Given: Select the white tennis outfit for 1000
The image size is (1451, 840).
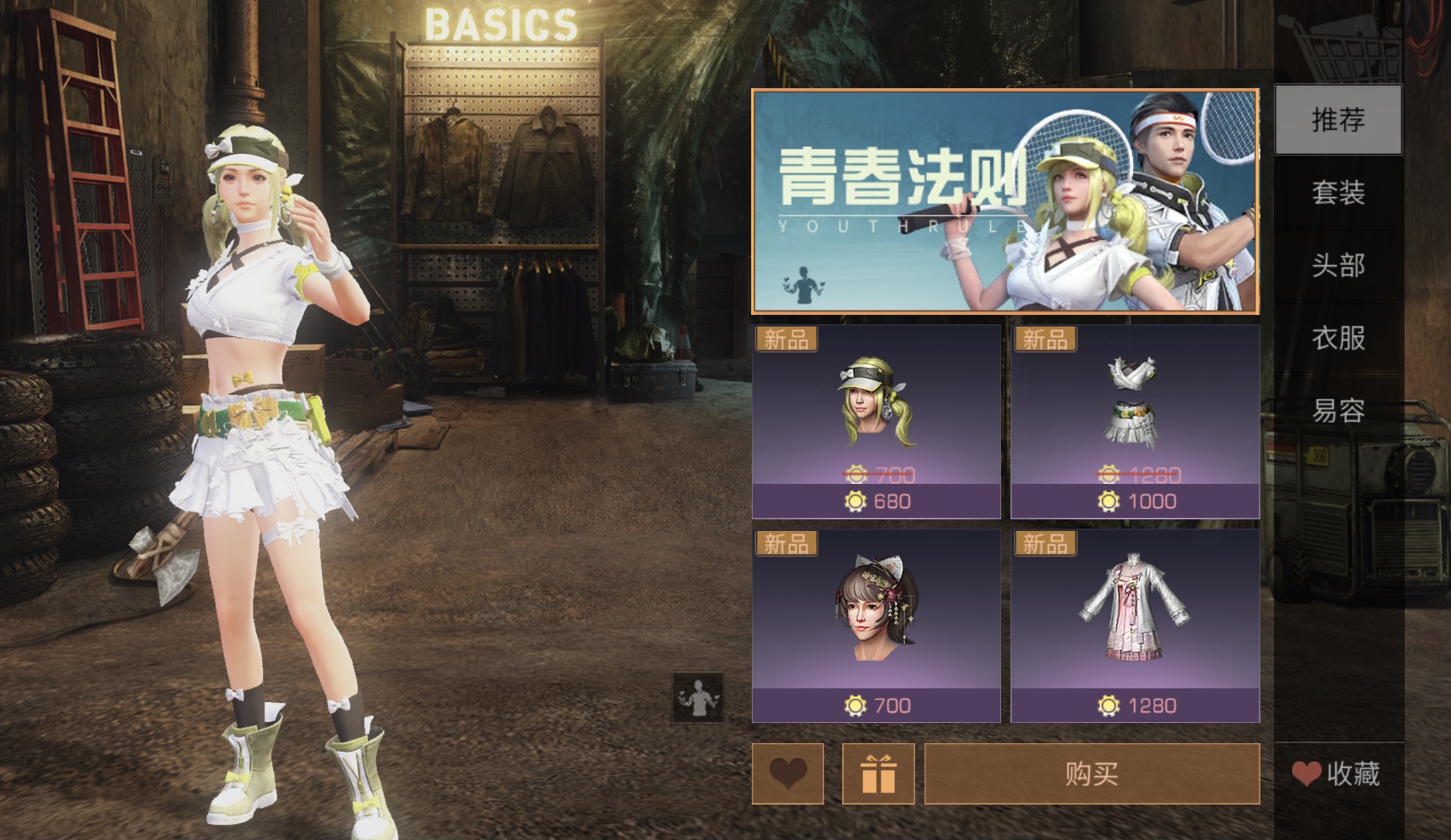Looking at the screenshot, I should [1135, 421].
